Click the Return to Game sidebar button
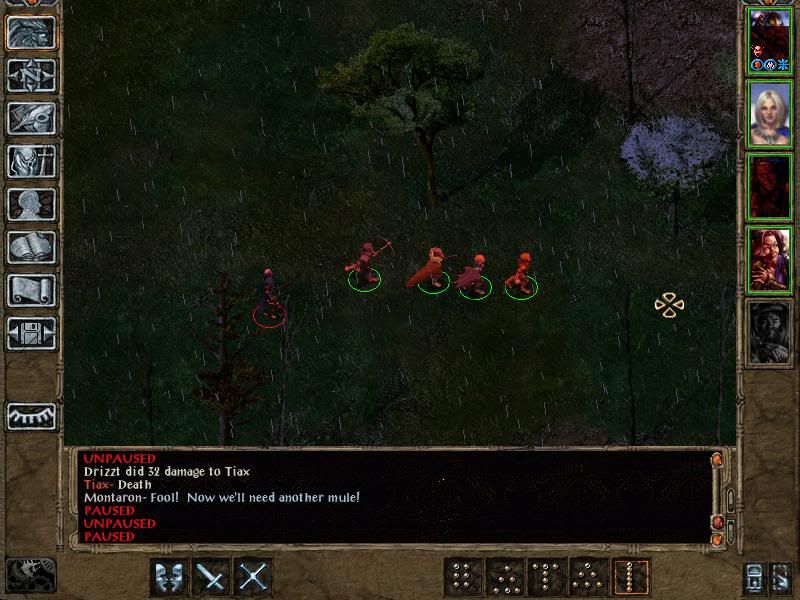Screen dimensions: 800x600 coord(31,32)
